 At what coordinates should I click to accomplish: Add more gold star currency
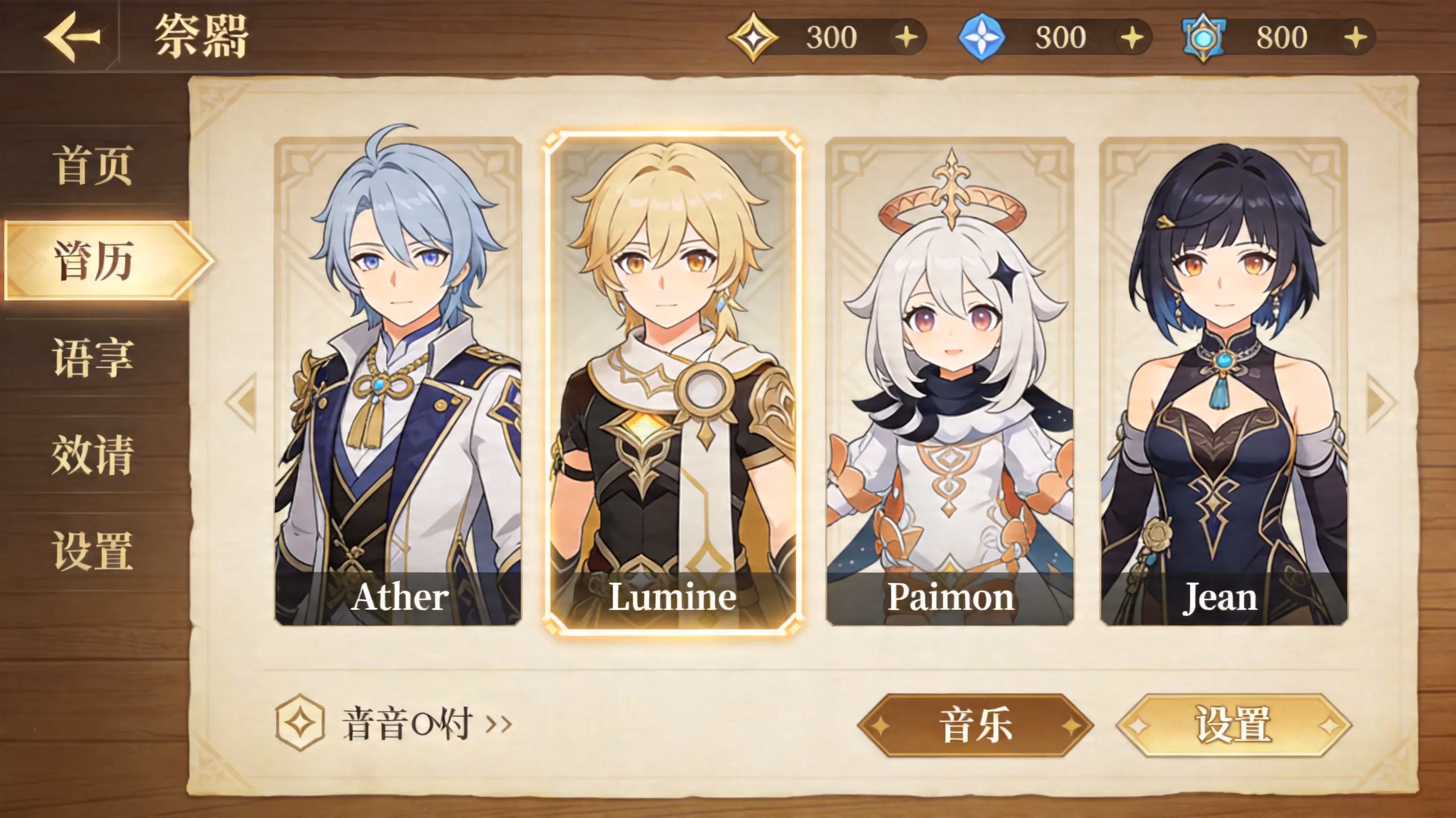[906, 38]
